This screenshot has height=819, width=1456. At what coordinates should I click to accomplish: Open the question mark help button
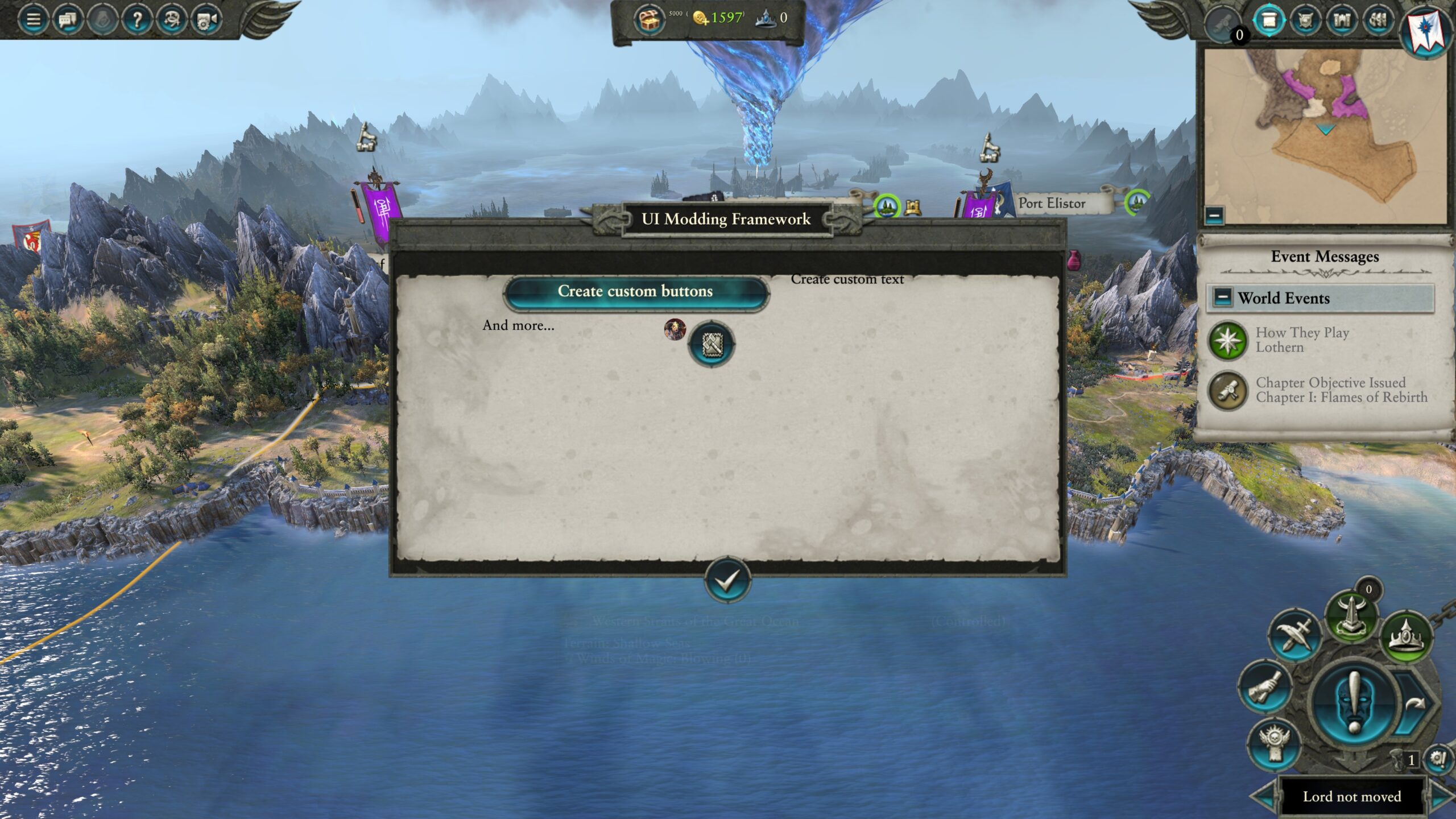136,20
